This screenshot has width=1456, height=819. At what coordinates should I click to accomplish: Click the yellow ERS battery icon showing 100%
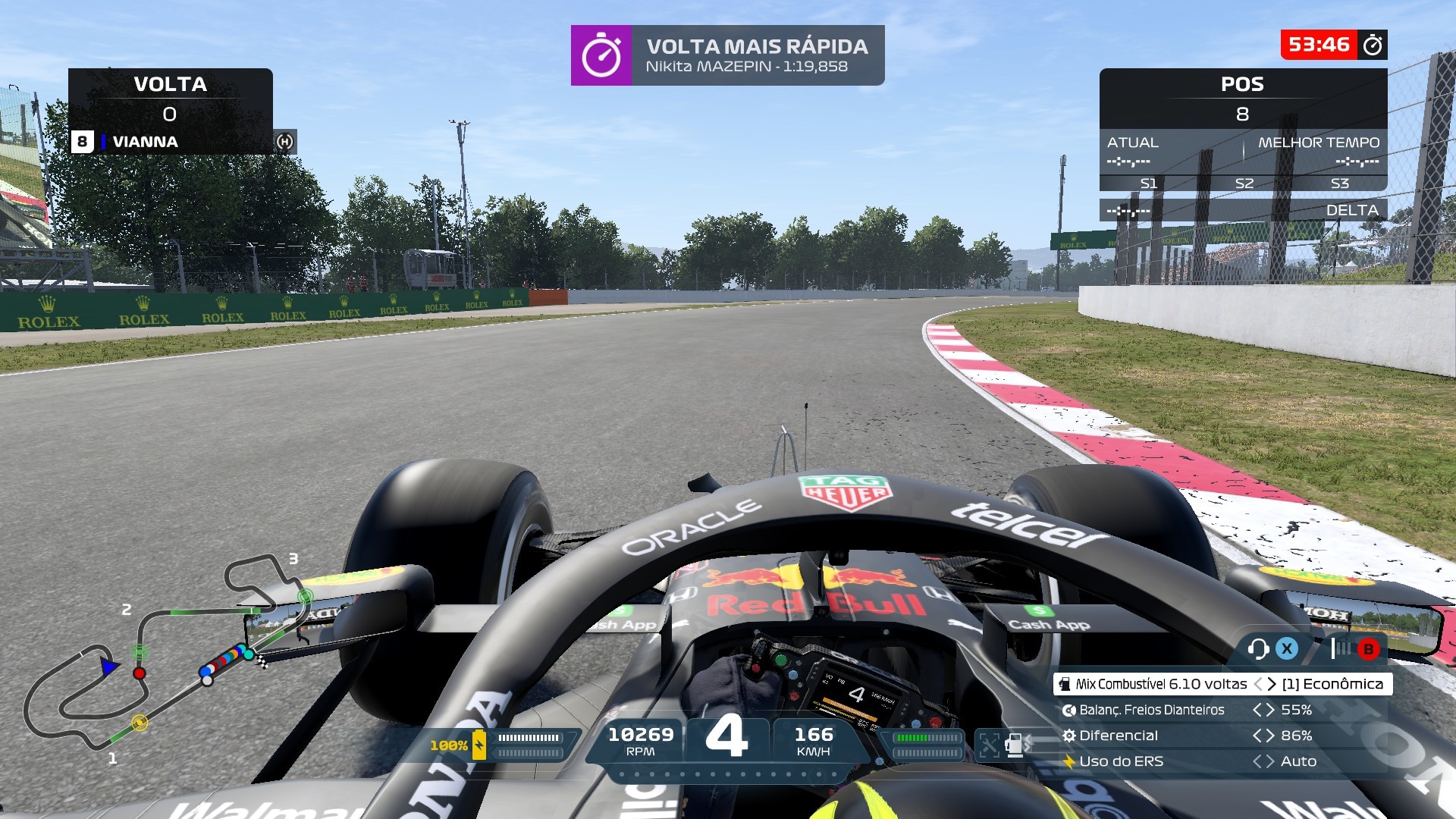click(x=479, y=745)
